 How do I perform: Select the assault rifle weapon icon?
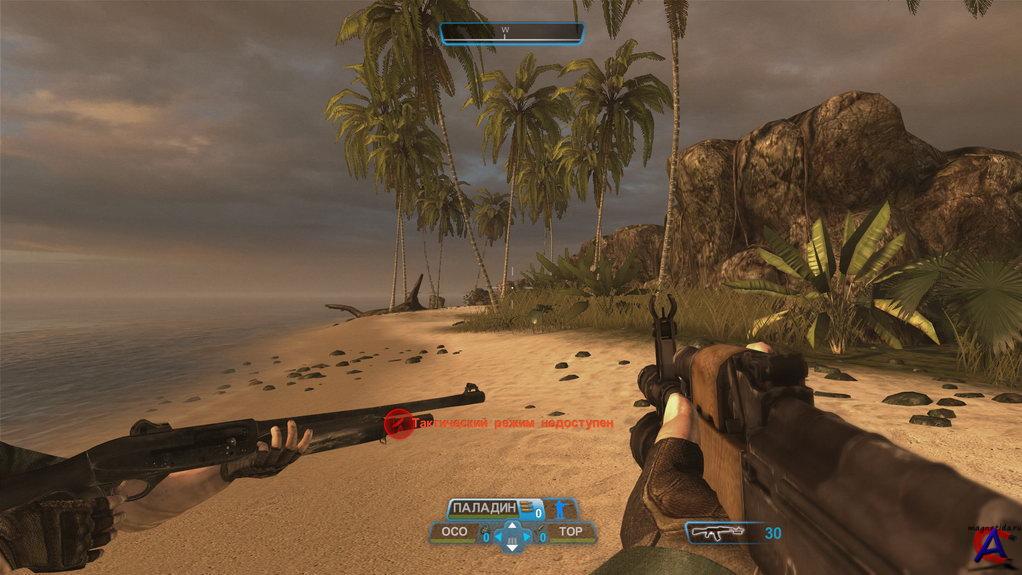pos(716,532)
